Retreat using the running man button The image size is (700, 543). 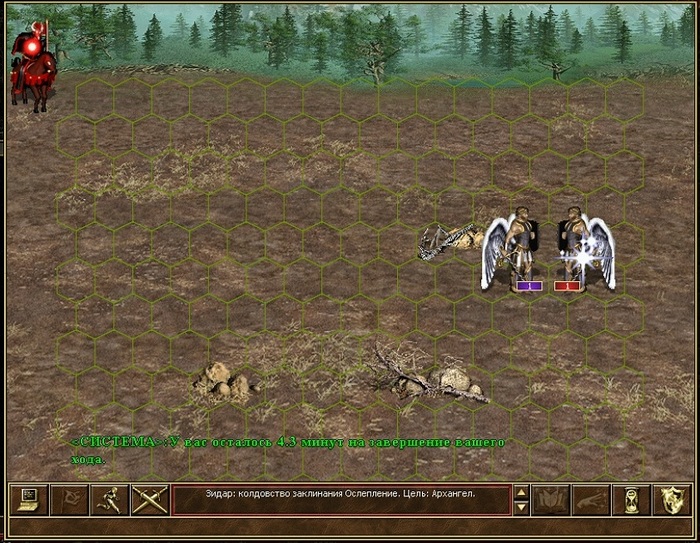pyautogui.click(x=109, y=499)
